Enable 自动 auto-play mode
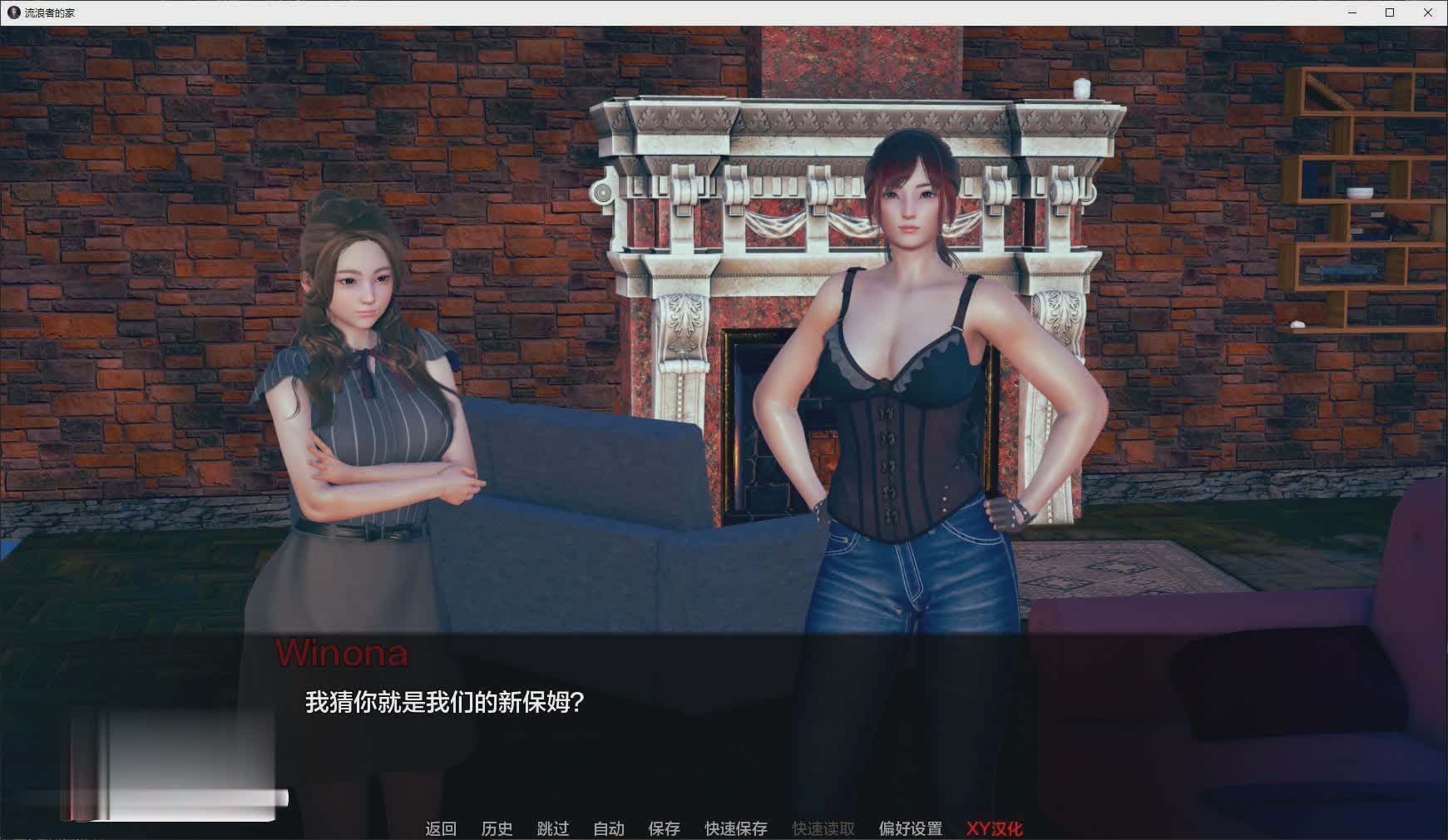Screen dimensions: 1448x840 [x=609, y=828]
